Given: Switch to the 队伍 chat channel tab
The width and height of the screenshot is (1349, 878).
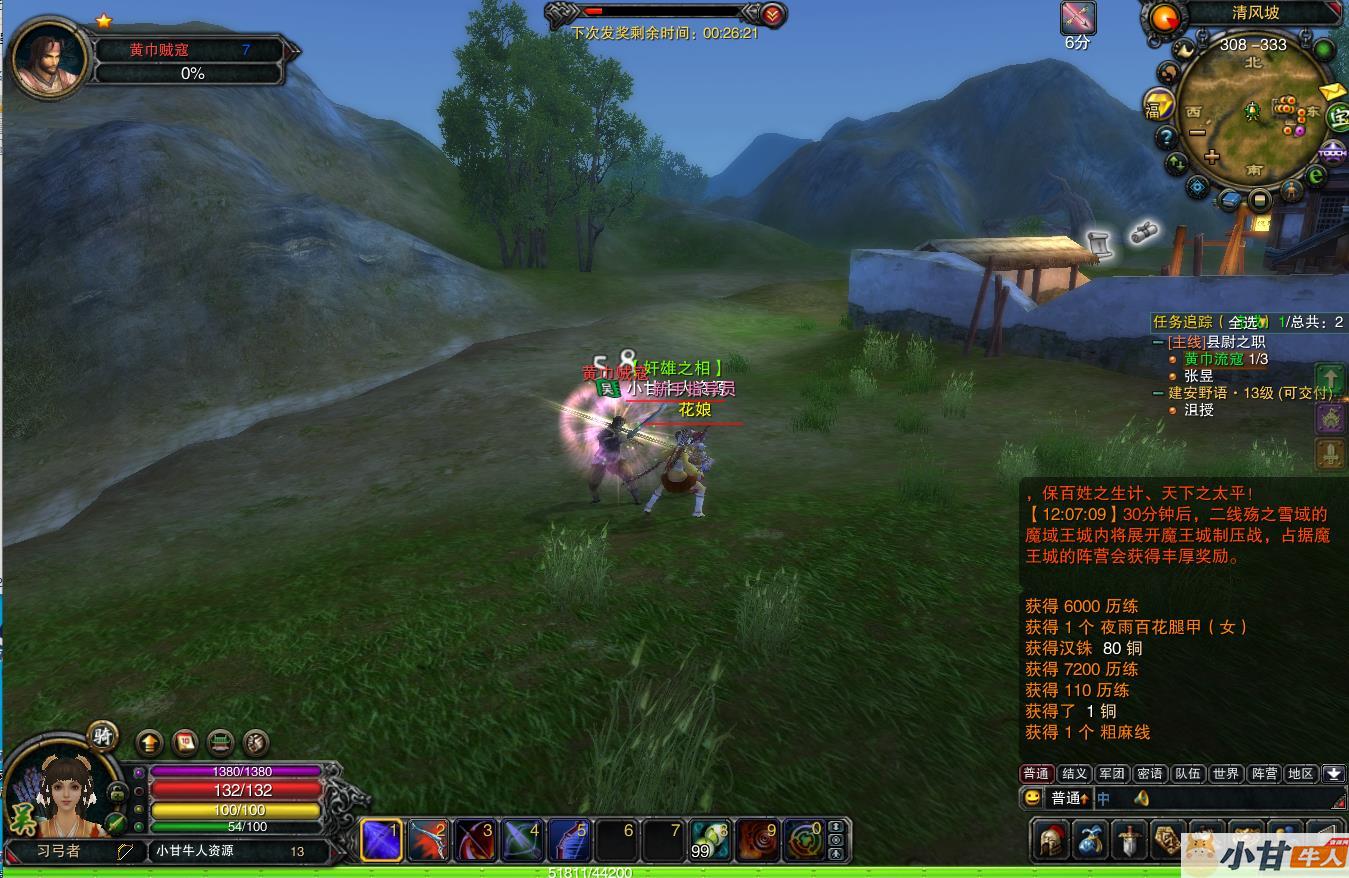Looking at the screenshot, I should [1187, 773].
